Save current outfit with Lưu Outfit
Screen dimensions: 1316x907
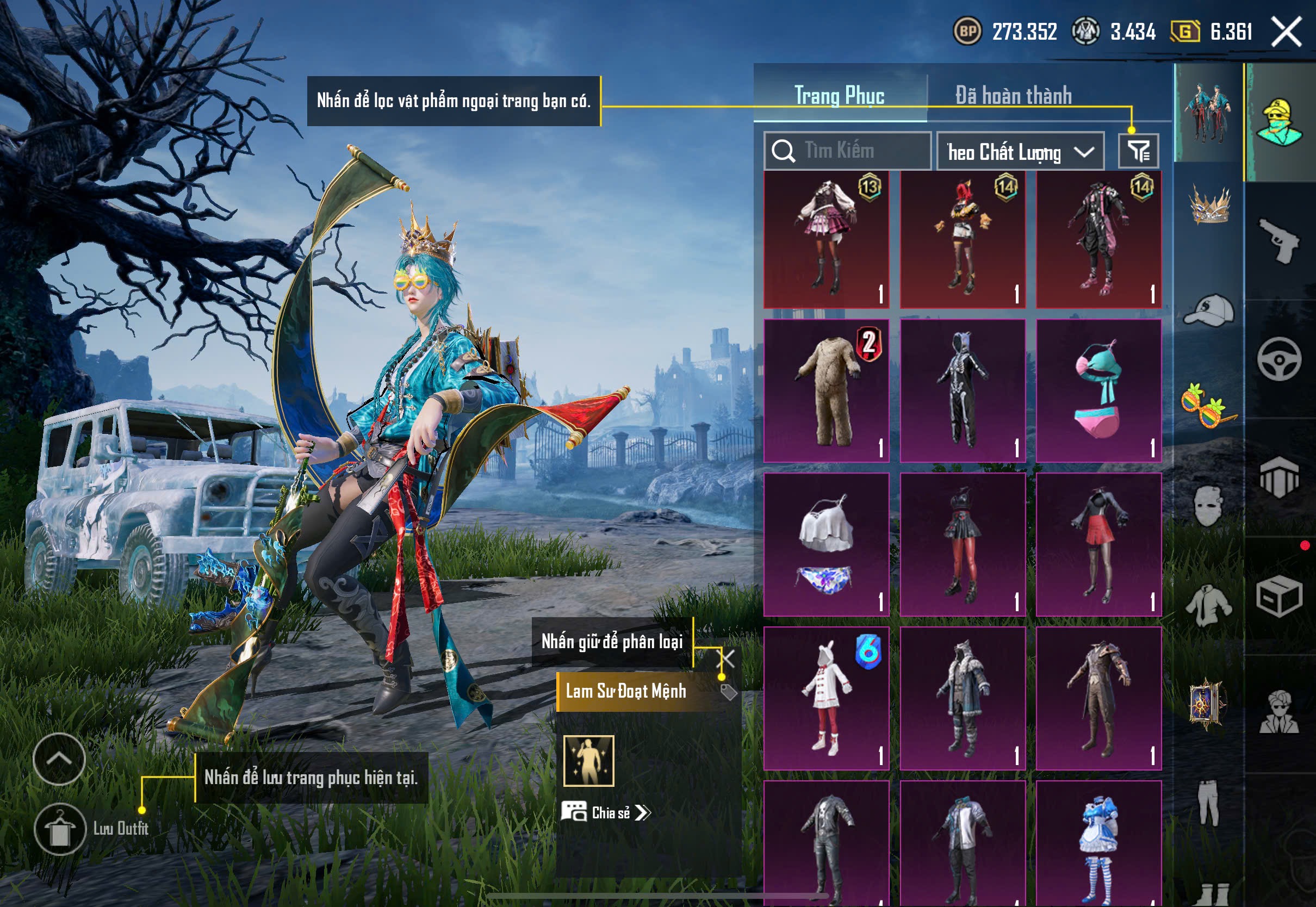click(x=60, y=829)
